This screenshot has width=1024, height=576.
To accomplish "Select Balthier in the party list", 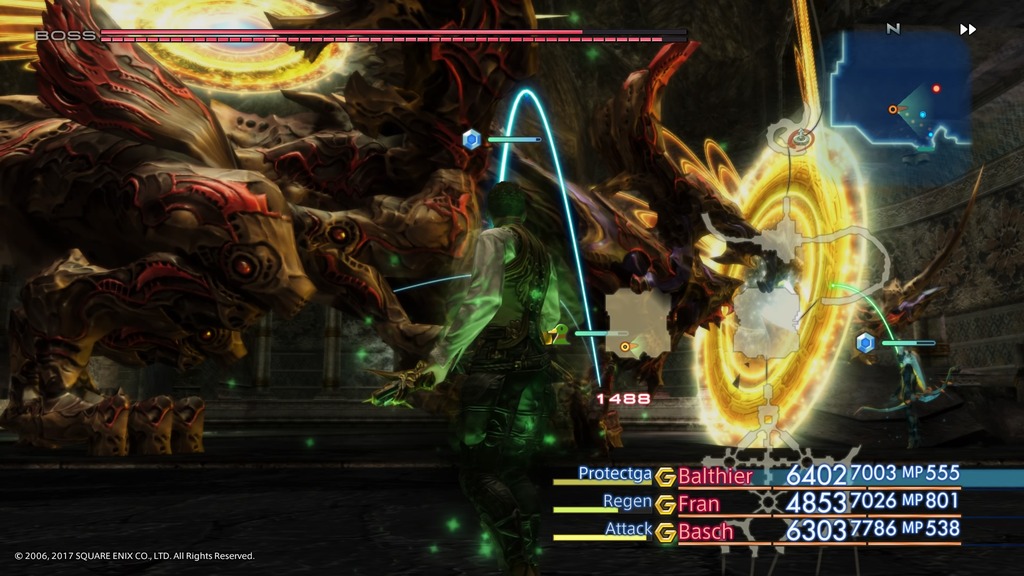I will pyautogui.click(x=715, y=476).
